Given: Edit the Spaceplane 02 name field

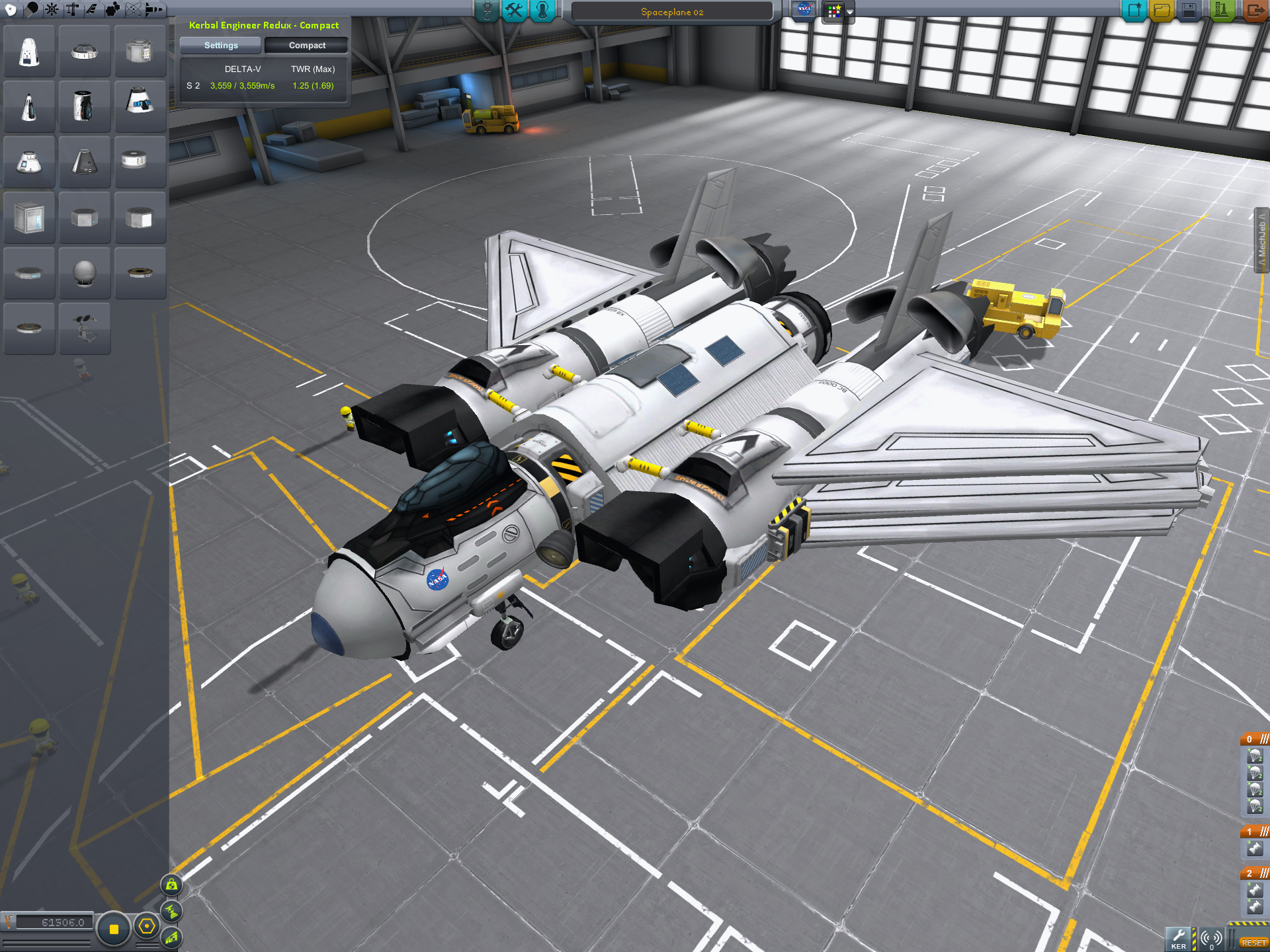Looking at the screenshot, I should (x=671, y=12).
